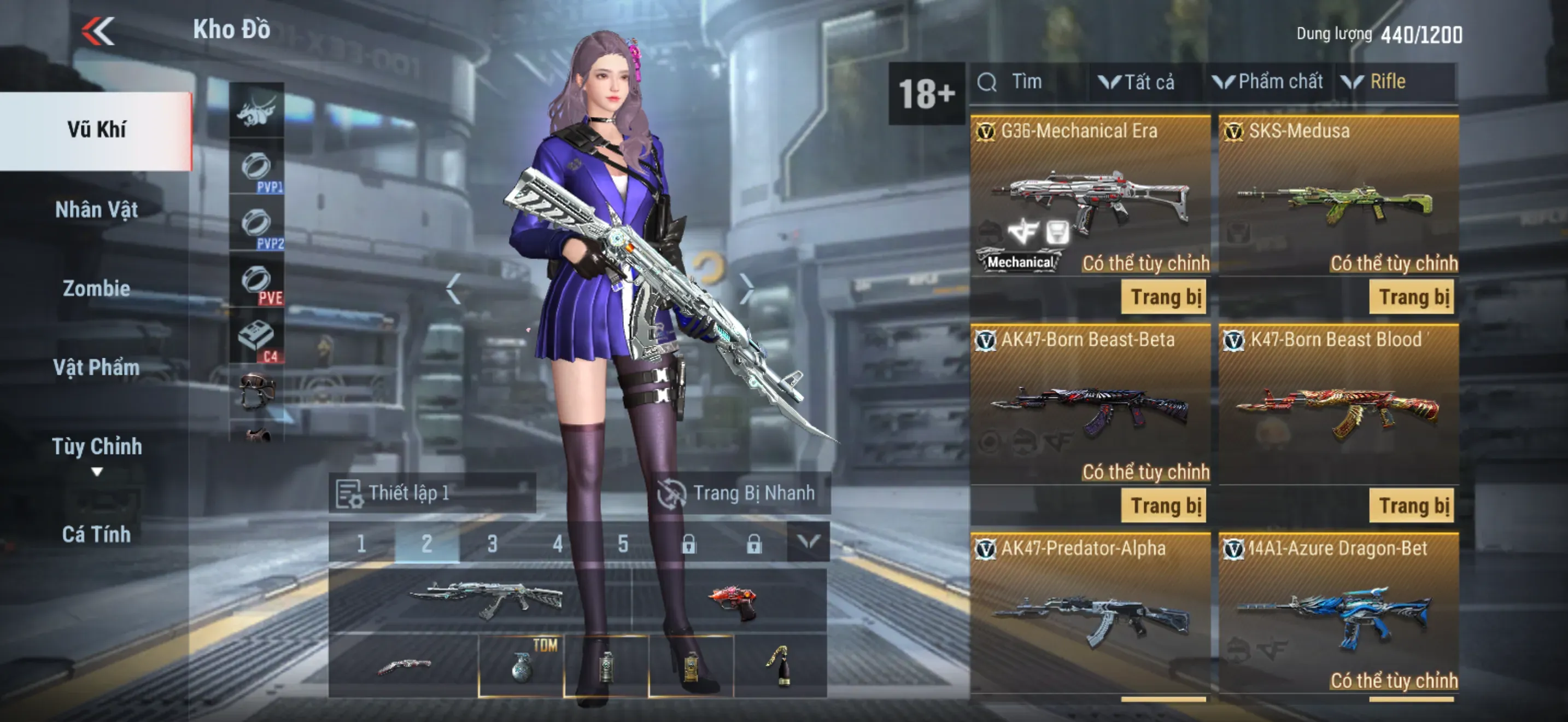Open the Rifle weapon type dropdown
The width and height of the screenshot is (1568, 722).
(x=1379, y=82)
